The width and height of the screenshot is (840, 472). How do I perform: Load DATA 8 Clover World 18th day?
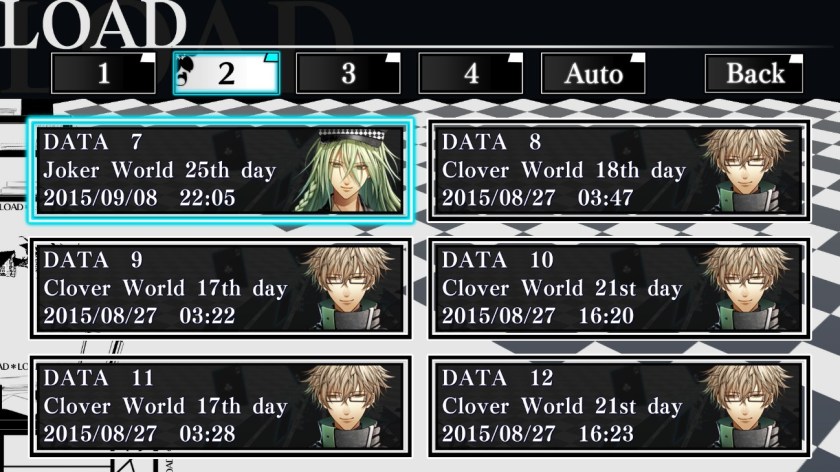(x=618, y=170)
